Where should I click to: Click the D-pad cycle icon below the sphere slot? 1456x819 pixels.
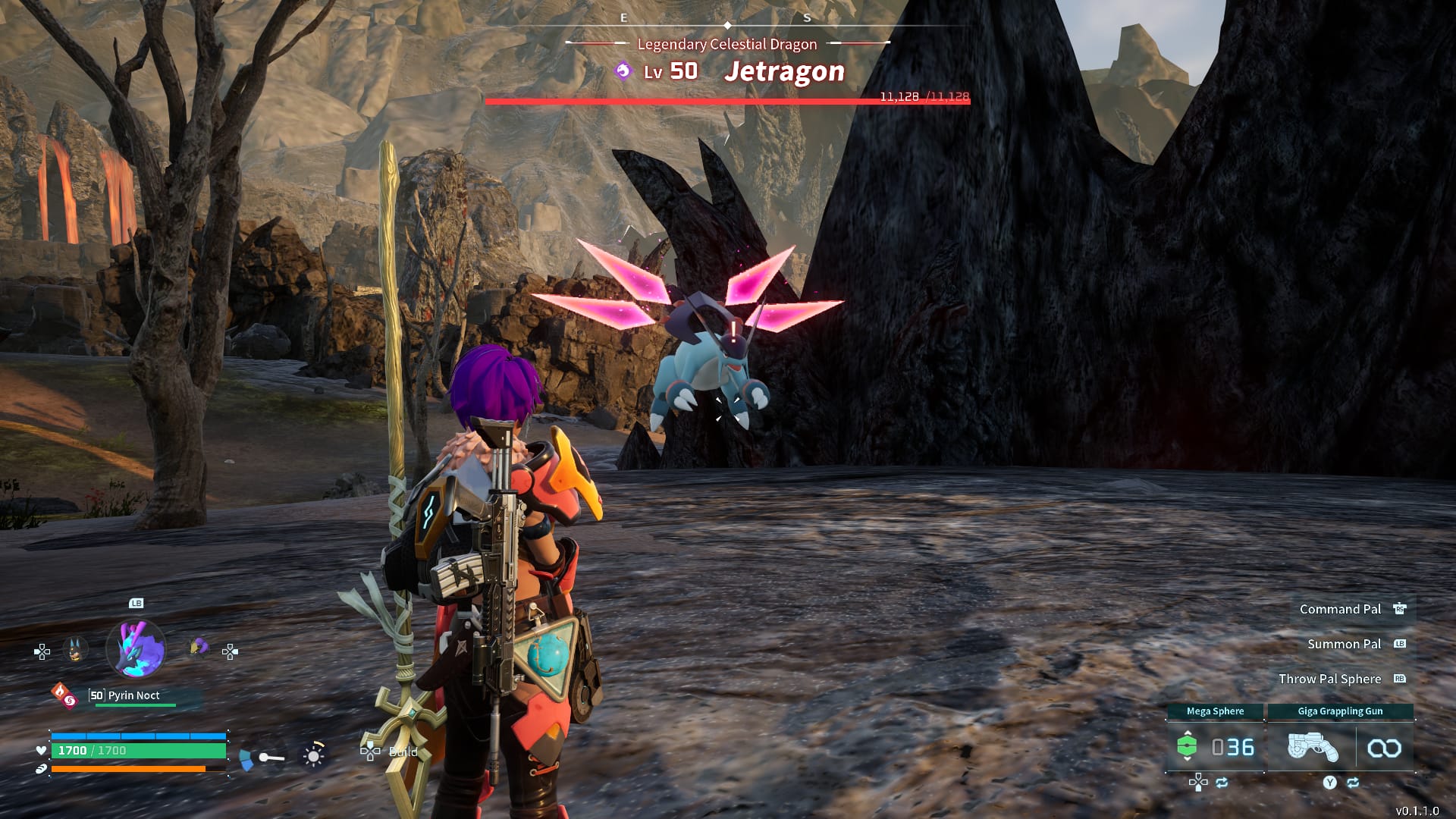pyautogui.click(x=1199, y=783)
